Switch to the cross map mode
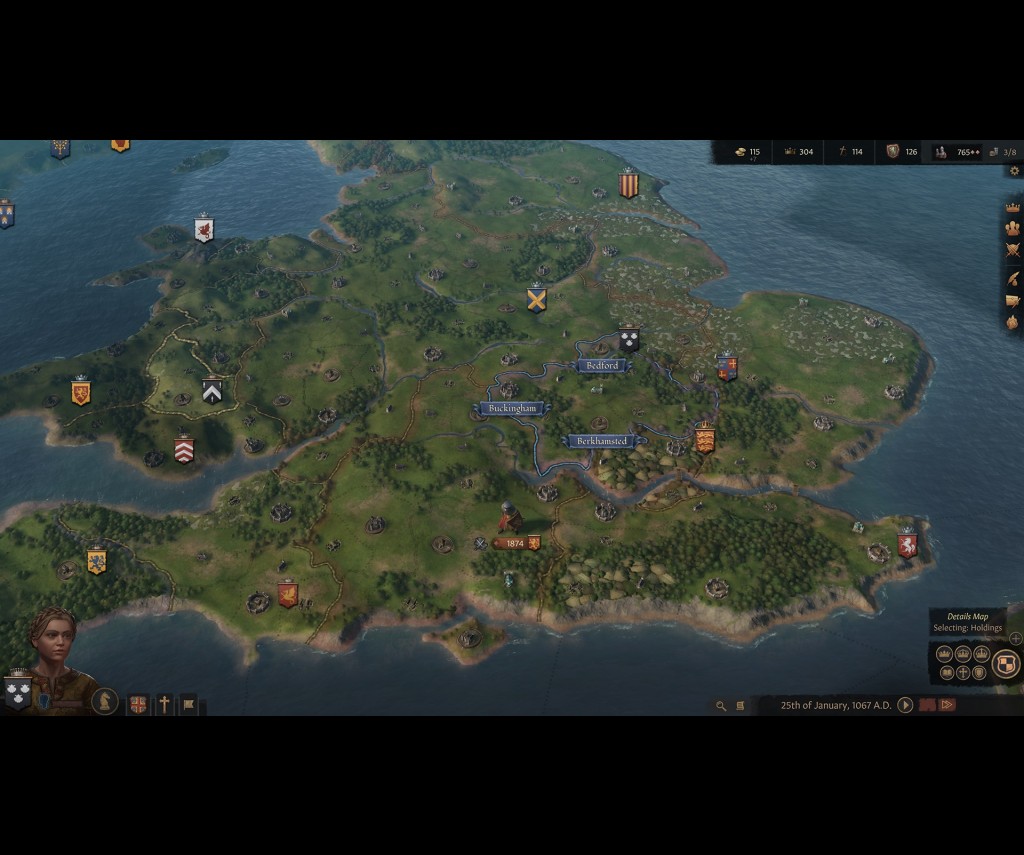The width and height of the screenshot is (1024, 855). (x=963, y=673)
